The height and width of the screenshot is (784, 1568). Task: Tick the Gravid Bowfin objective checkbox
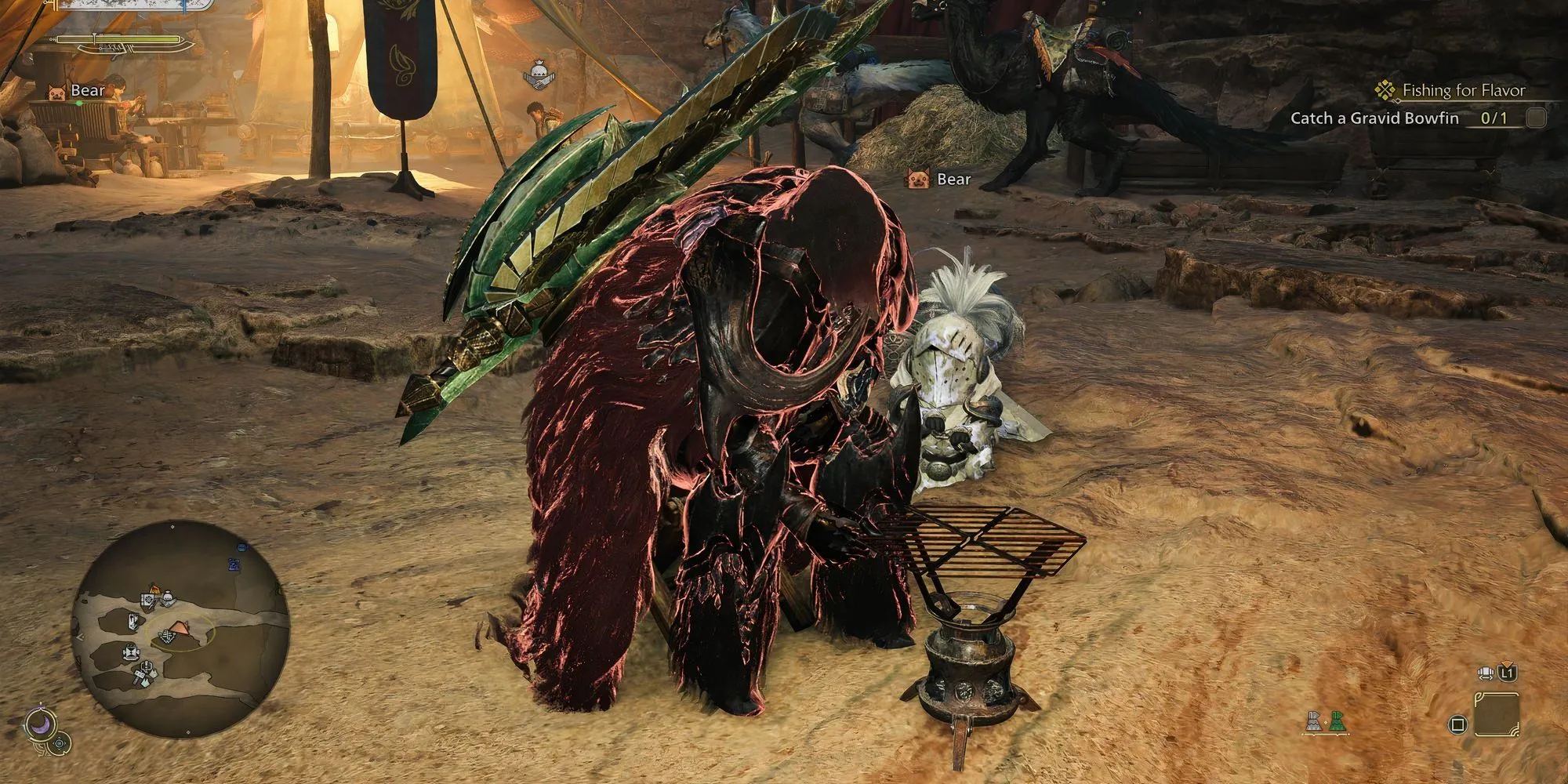[1536, 118]
